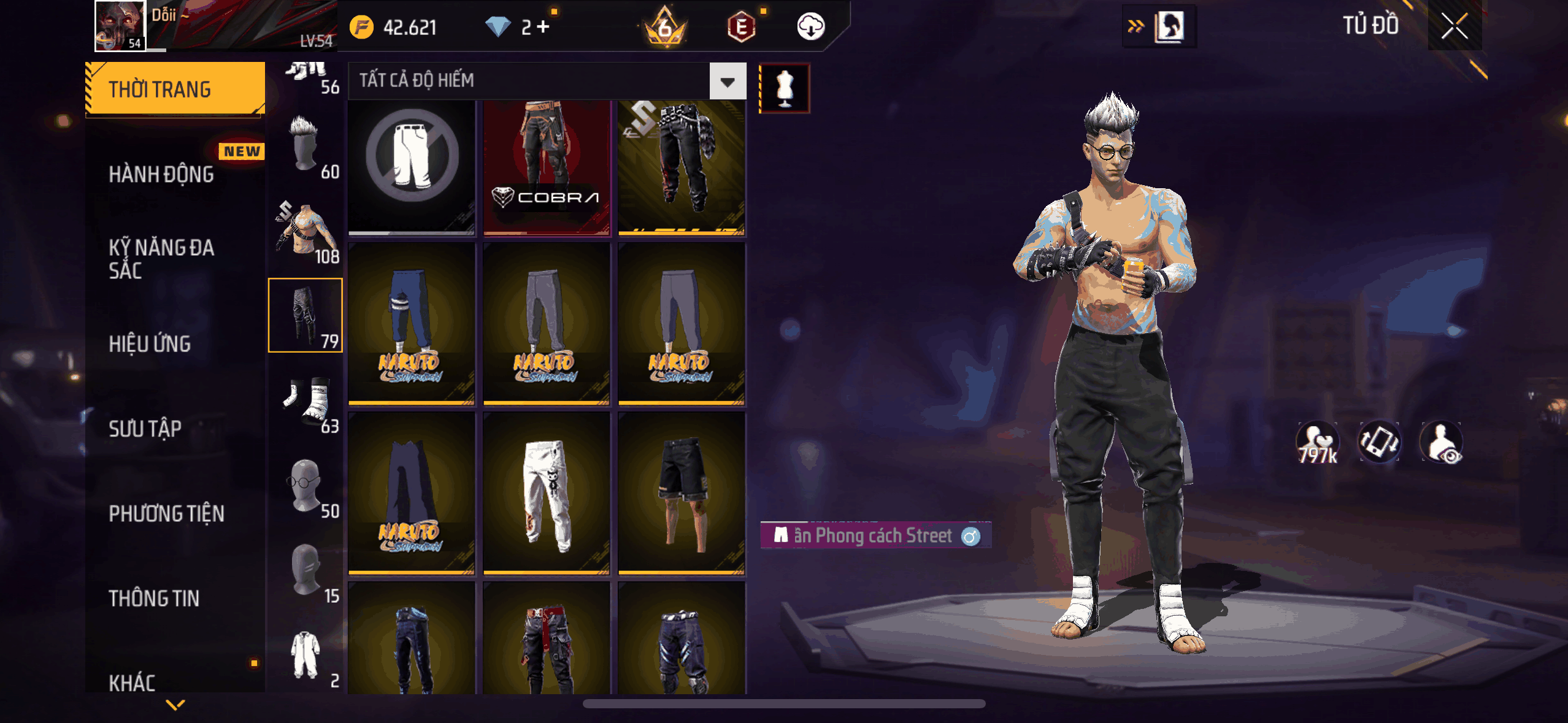This screenshot has width=1568, height=723.
Task: Switch to the HÀNH ĐỘNG tab
Action: [x=161, y=175]
